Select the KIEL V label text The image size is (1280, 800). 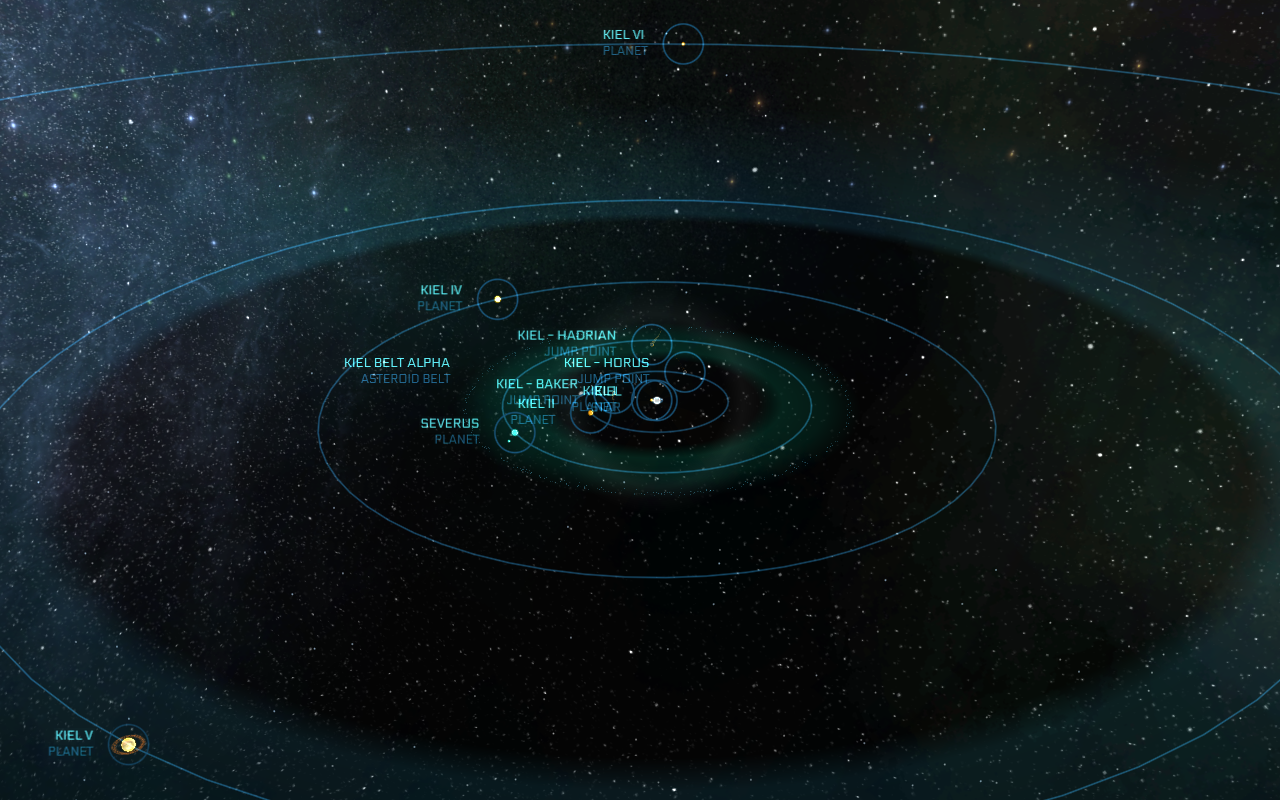74,734
